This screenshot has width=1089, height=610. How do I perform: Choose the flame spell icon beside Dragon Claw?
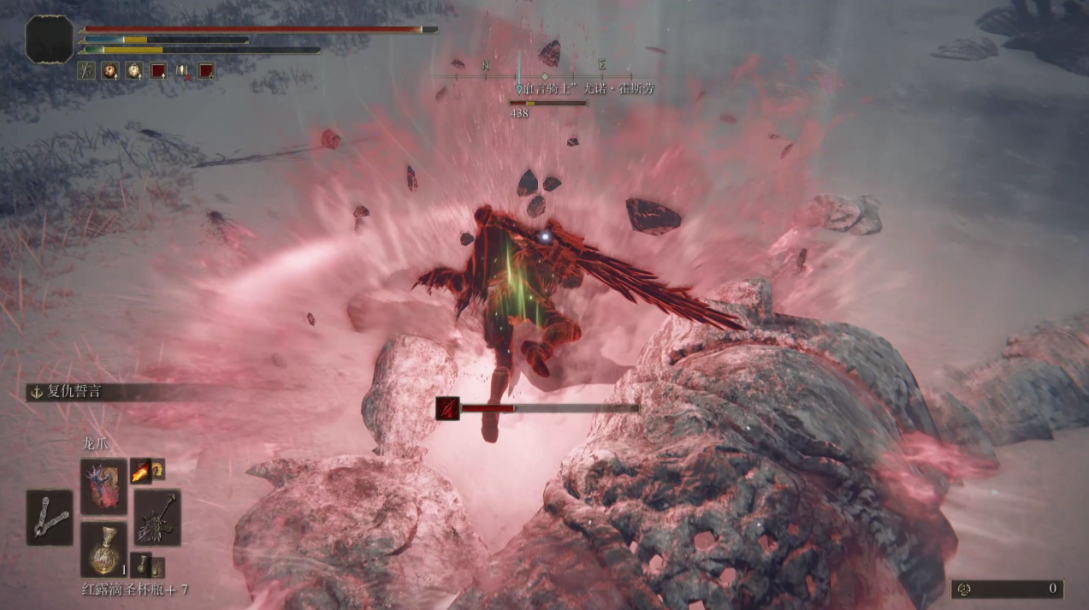(x=141, y=469)
